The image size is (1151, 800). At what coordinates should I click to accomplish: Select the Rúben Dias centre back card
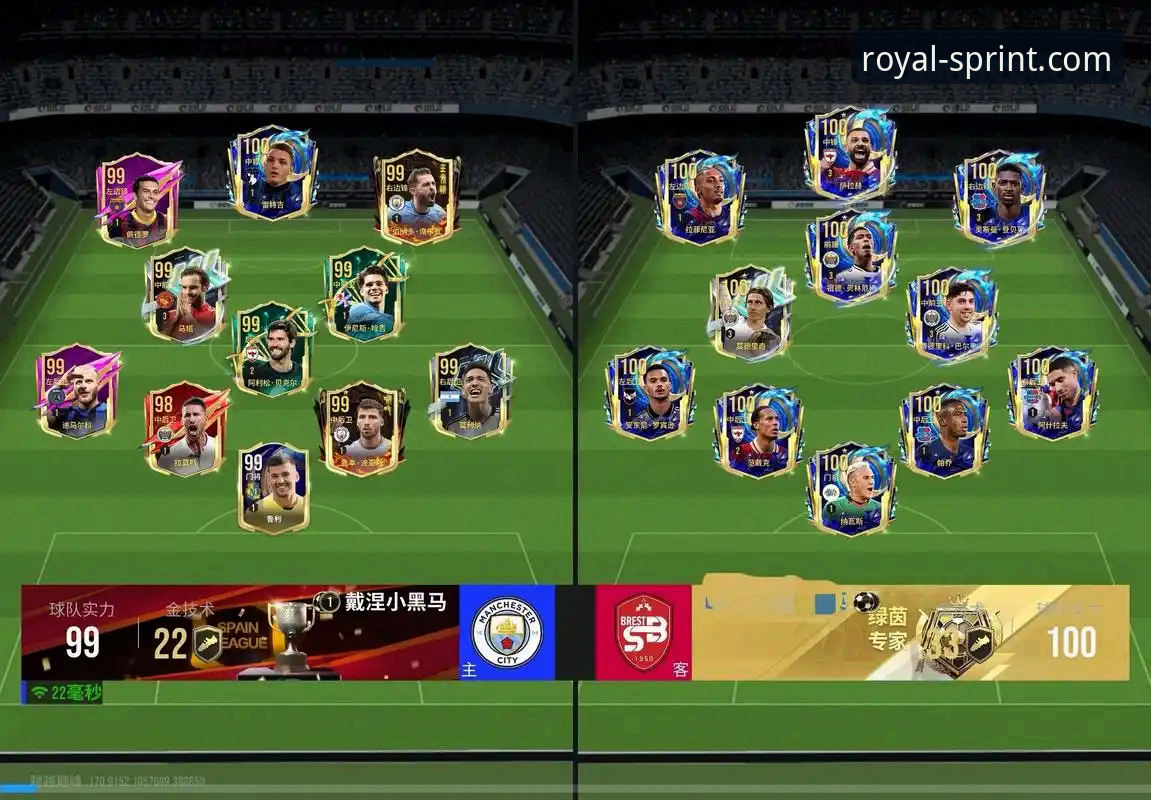pyautogui.click(x=362, y=427)
